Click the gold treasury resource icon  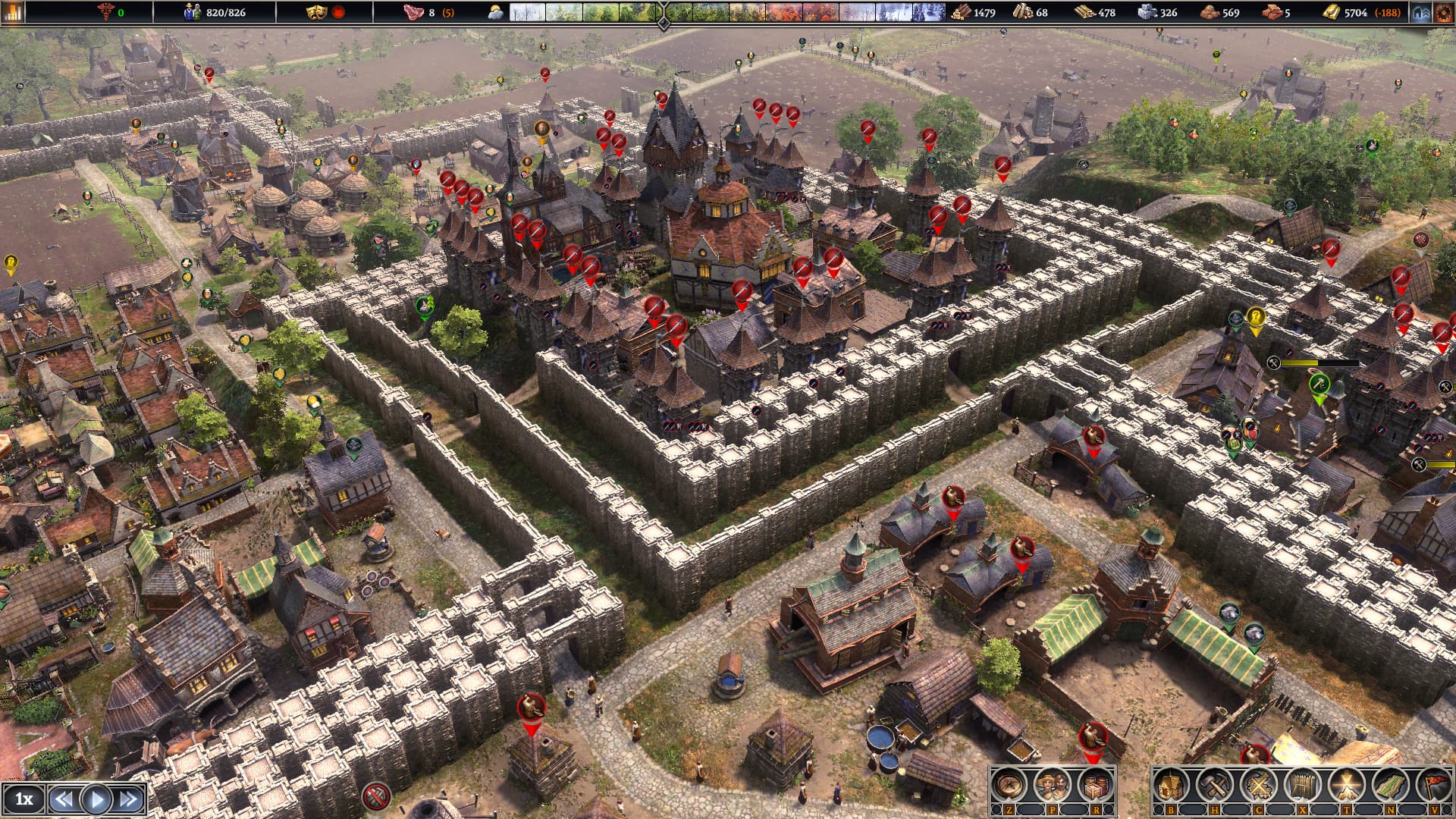coord(1331,12)
